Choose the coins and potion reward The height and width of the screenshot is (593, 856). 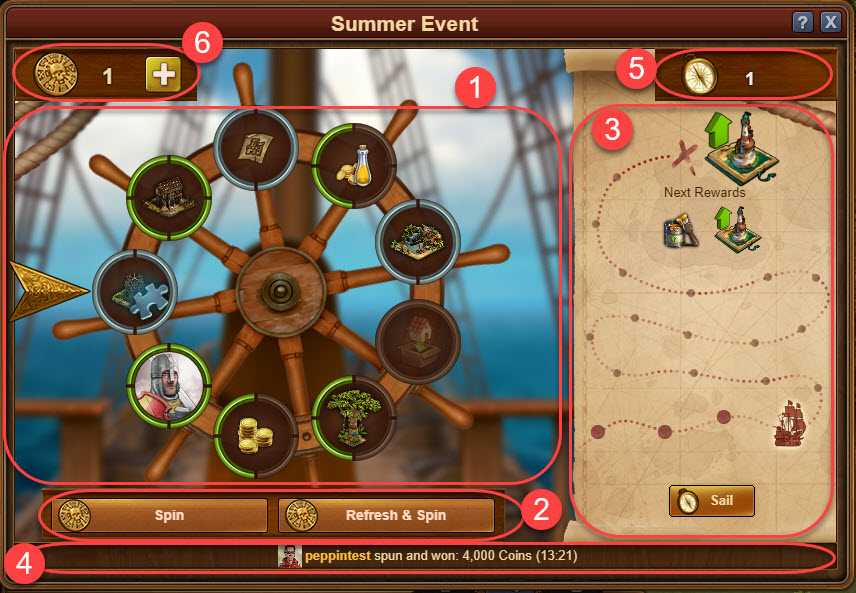[351, 165]
